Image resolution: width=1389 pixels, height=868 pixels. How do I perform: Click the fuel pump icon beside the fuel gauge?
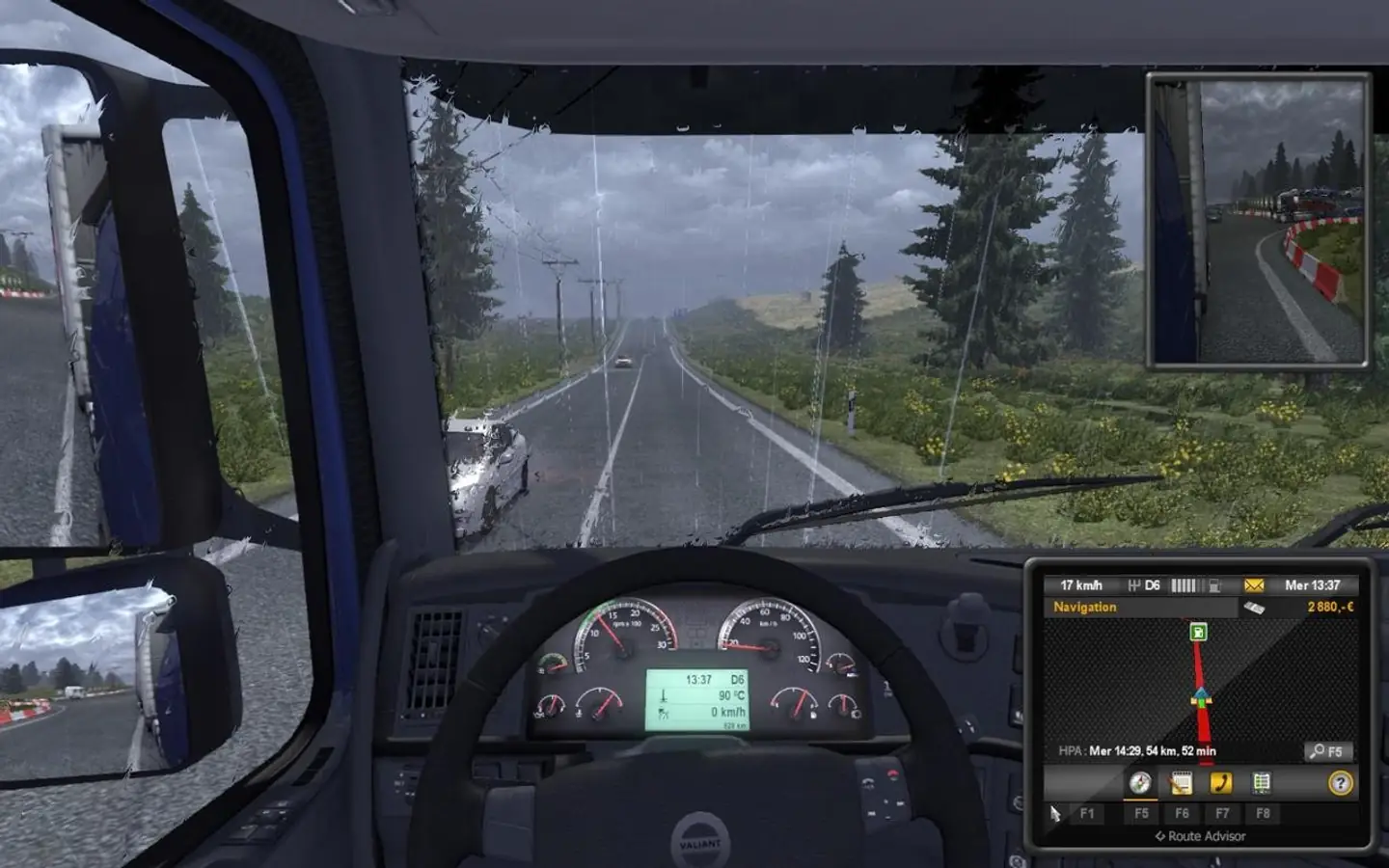pyautogui.click(x=1214, y=583)
